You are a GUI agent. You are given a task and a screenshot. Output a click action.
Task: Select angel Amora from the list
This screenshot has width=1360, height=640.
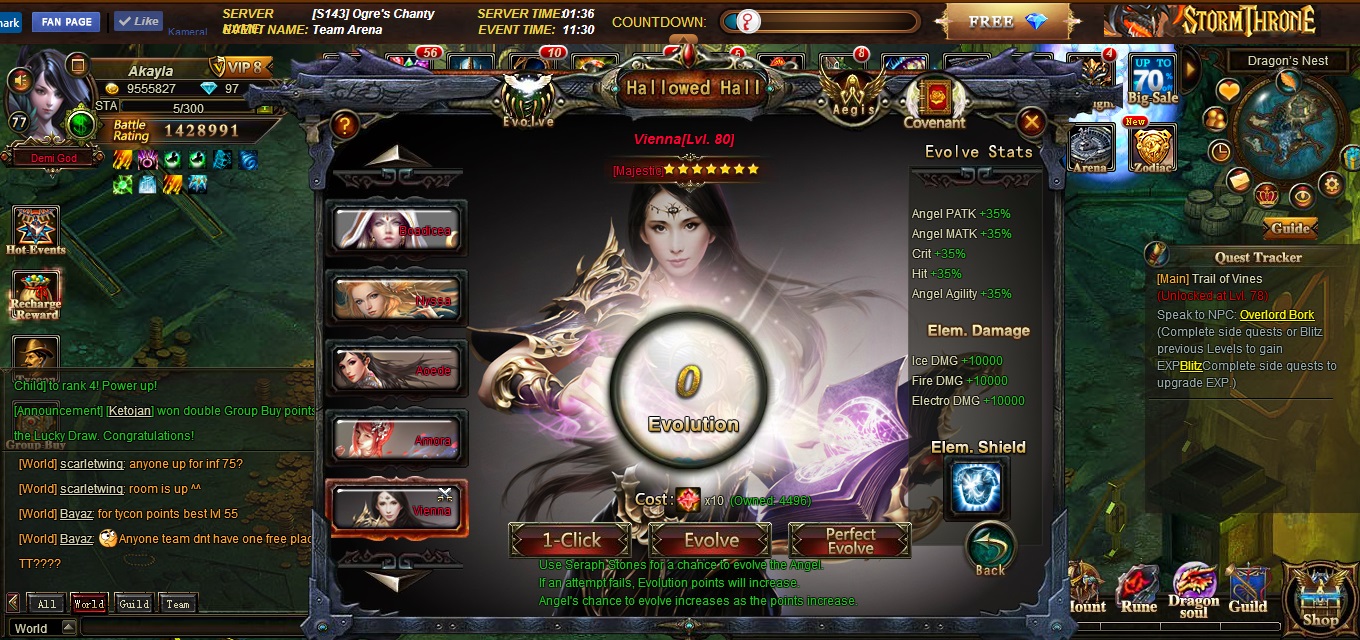(397, 439)
